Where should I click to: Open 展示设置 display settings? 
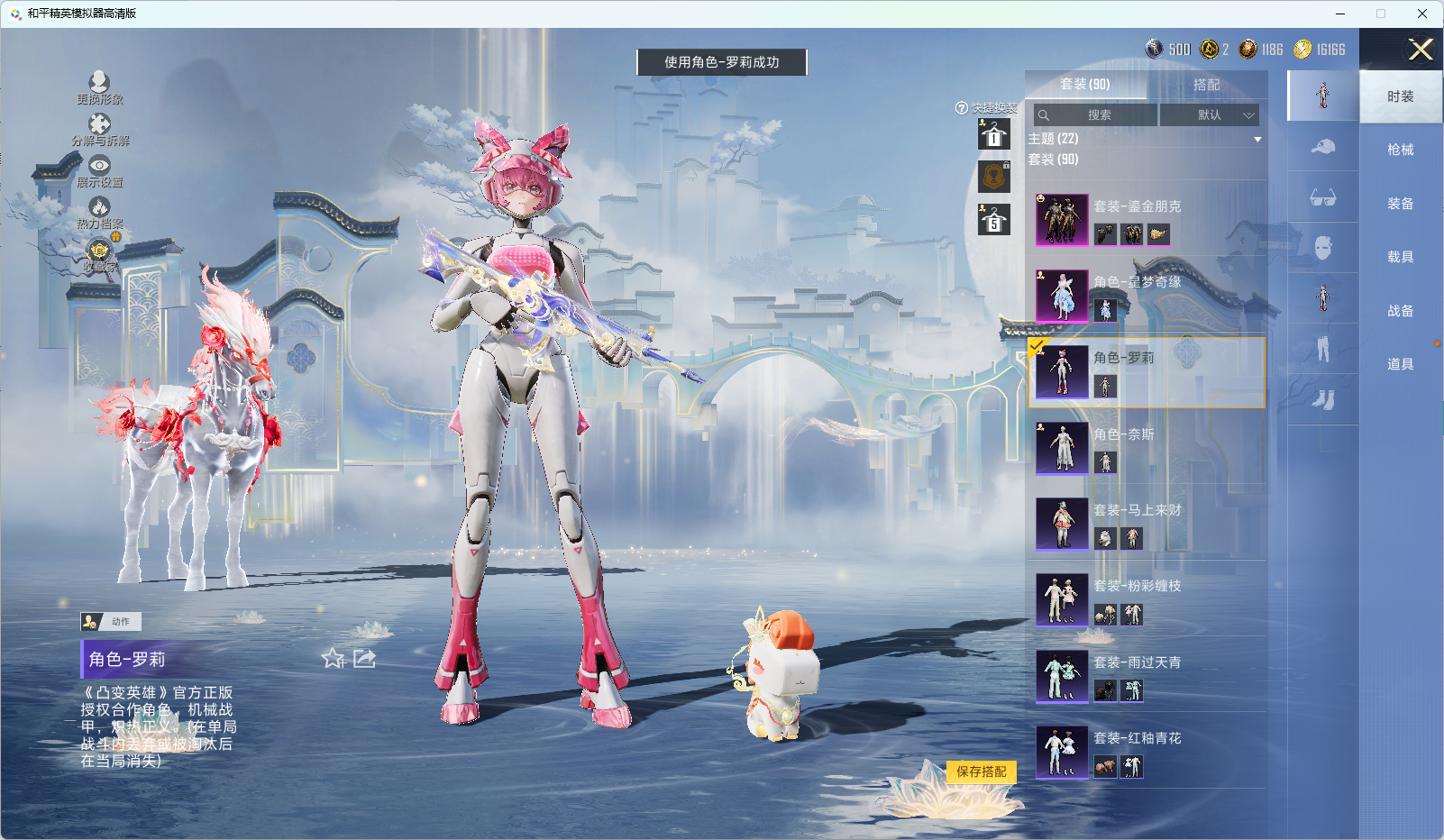[x=99, y=169]
